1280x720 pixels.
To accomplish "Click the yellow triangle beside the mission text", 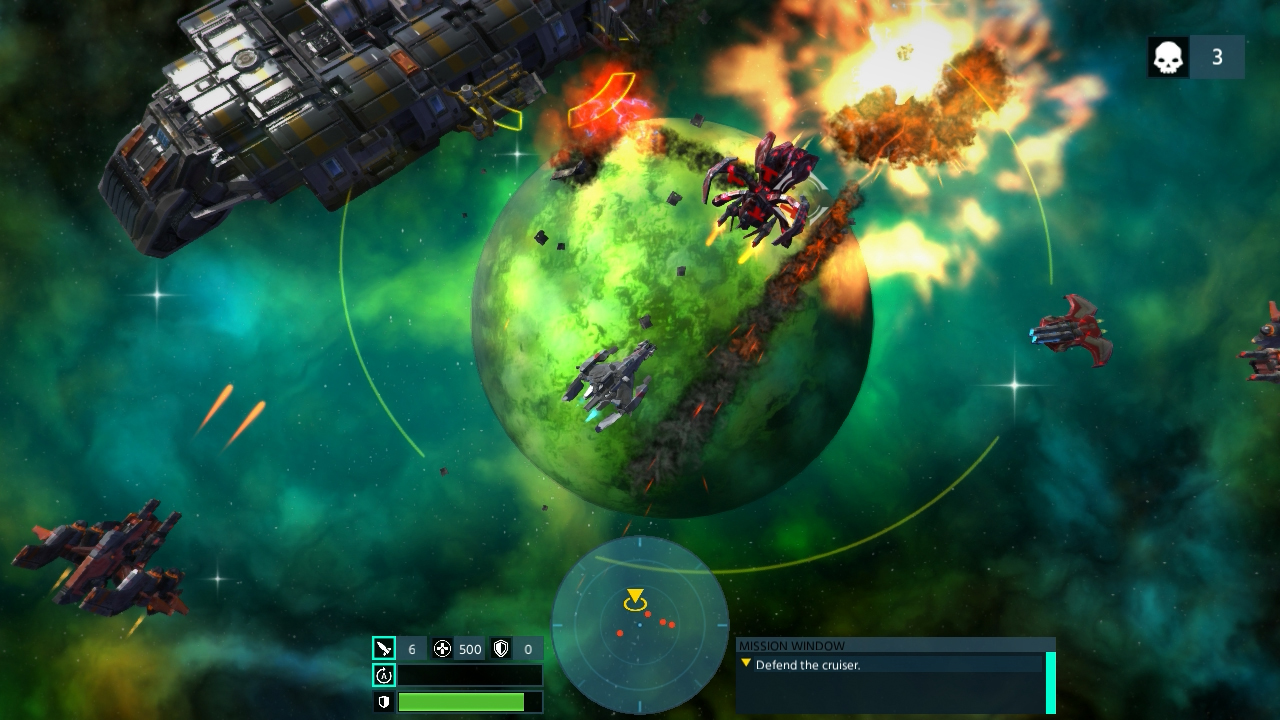I will click(x=747, y=662).
